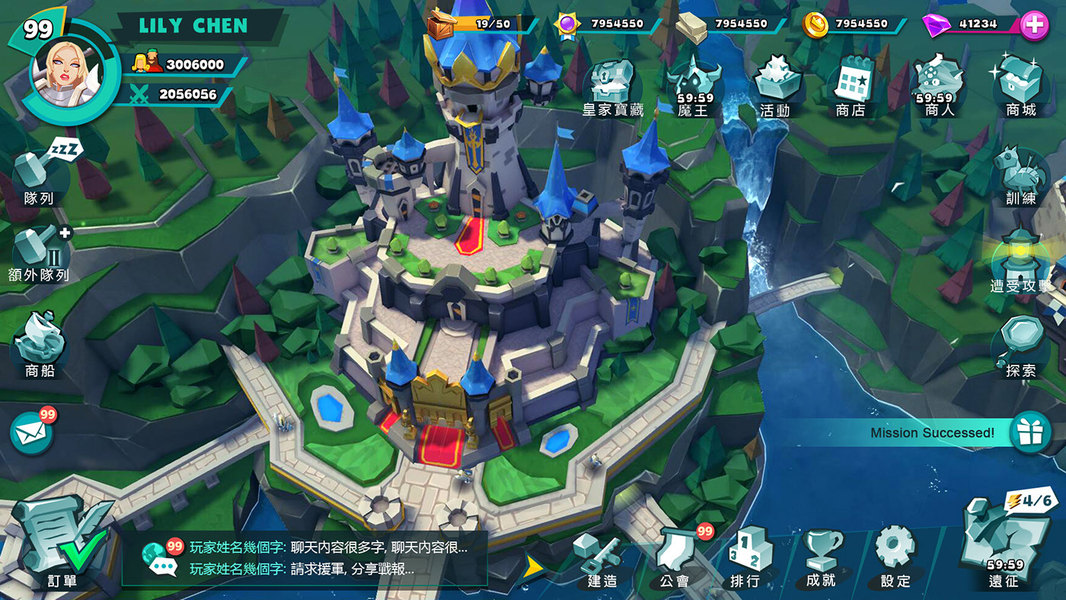The width and height of the screenshot is (1066, 600).
Task: Check the 遭受攻擊 under-attack alert
Action: [x=1021, y=261]
